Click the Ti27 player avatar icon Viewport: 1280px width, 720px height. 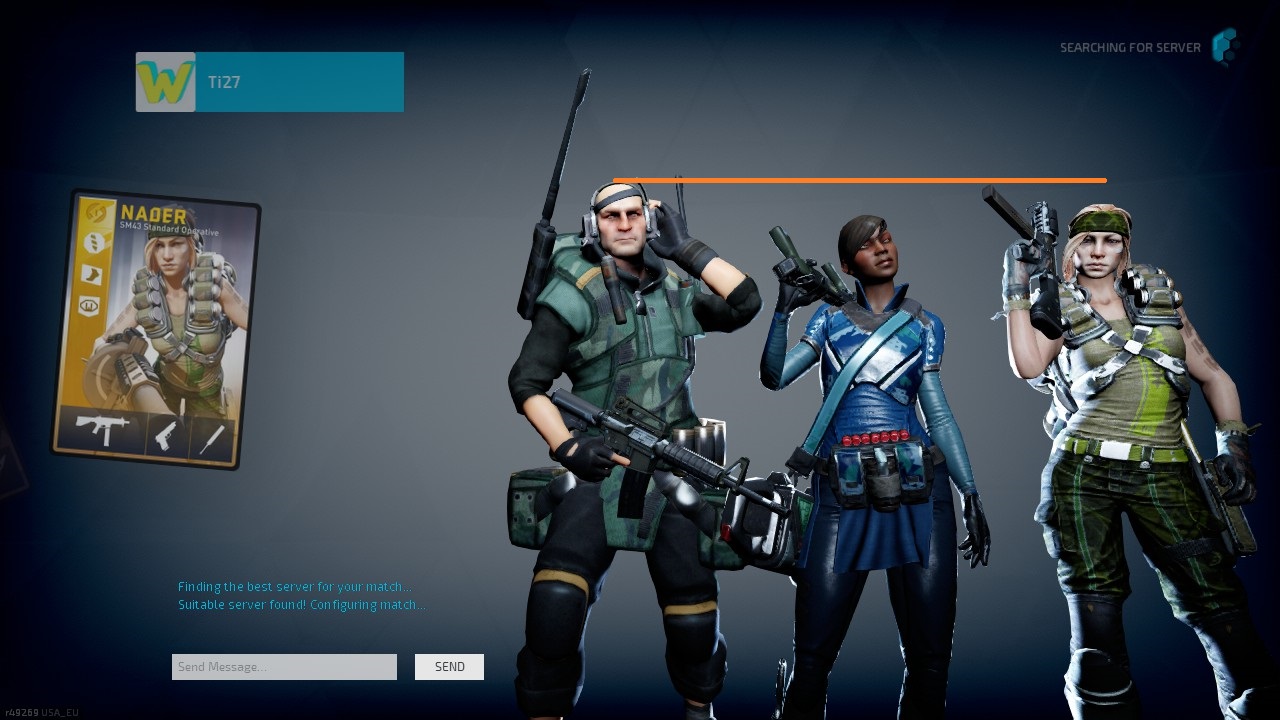[166, 82]
